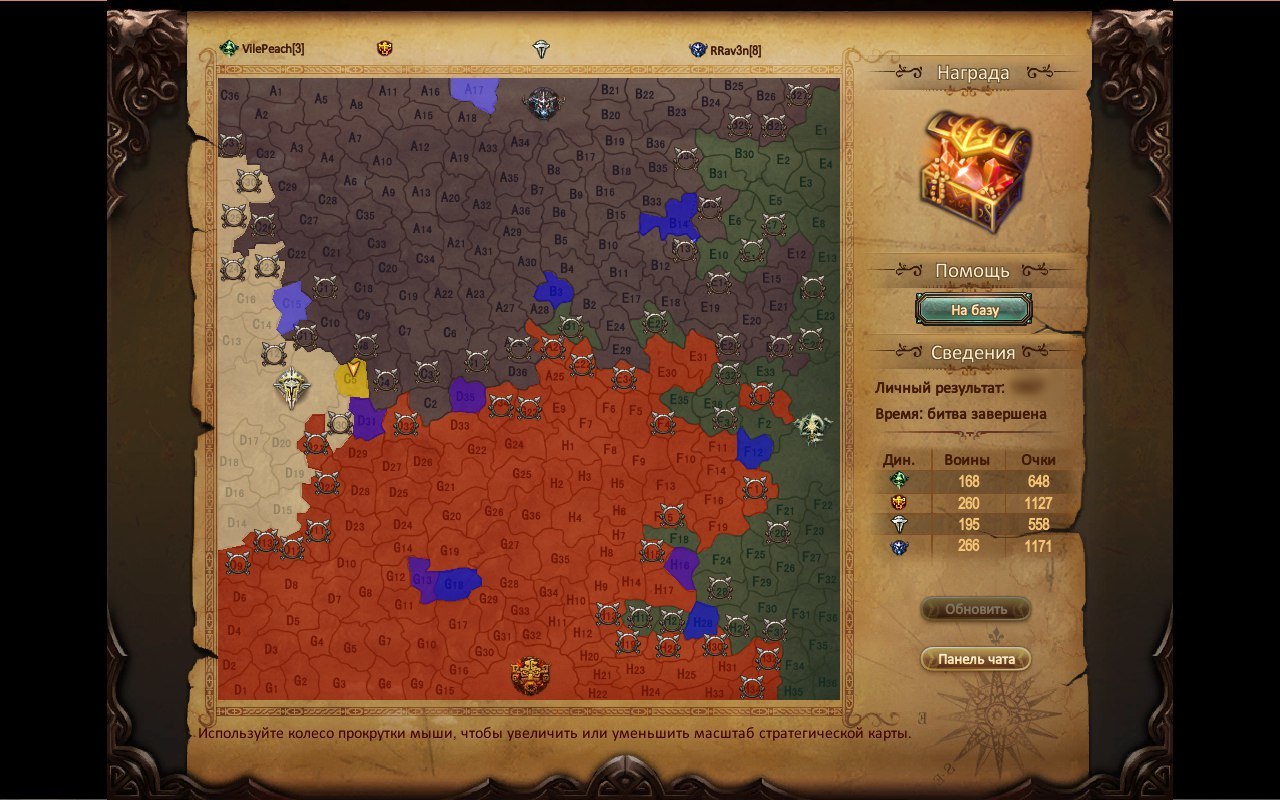Select the blue F12 territory

click(753, 450)
